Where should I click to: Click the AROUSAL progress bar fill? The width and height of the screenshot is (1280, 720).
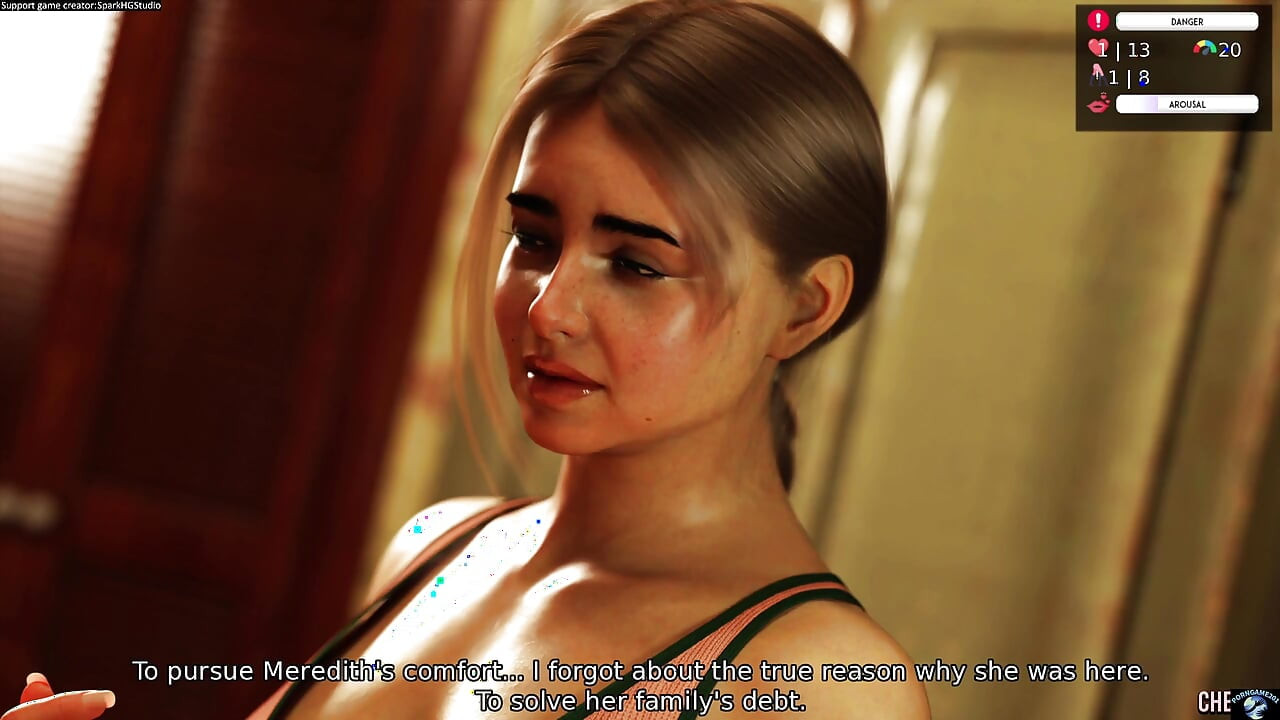coord(1135,104)
